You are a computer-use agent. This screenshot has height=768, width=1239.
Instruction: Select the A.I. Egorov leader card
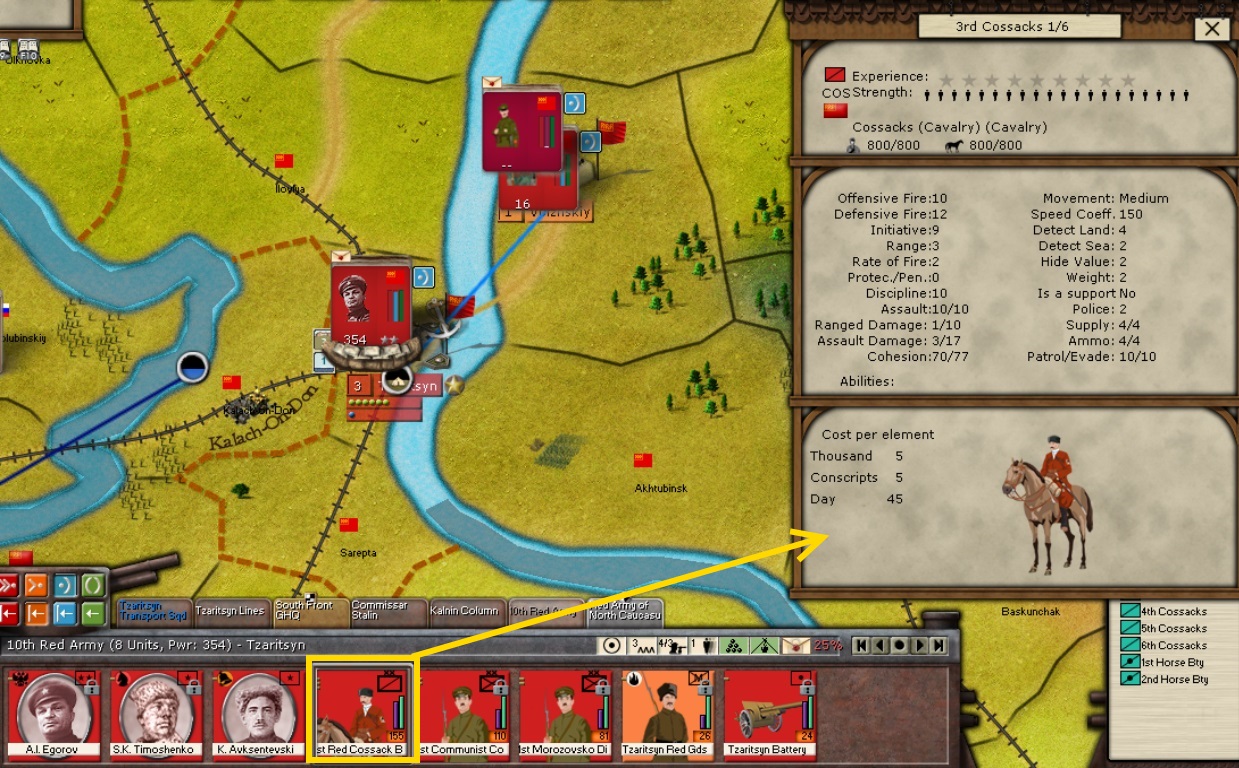(54, 711)
